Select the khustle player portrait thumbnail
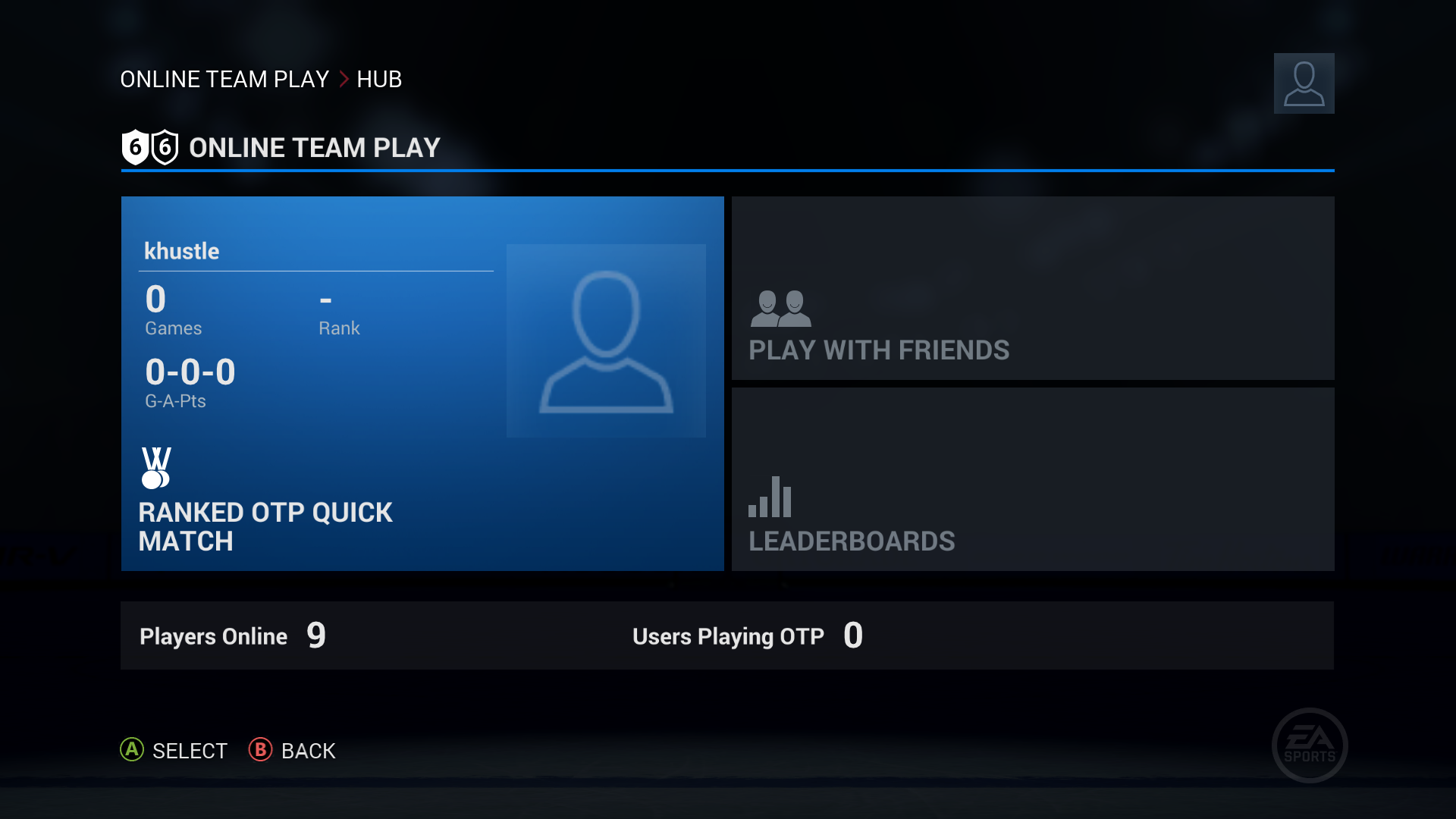The image size is (1456, 819). click(606, 340)
